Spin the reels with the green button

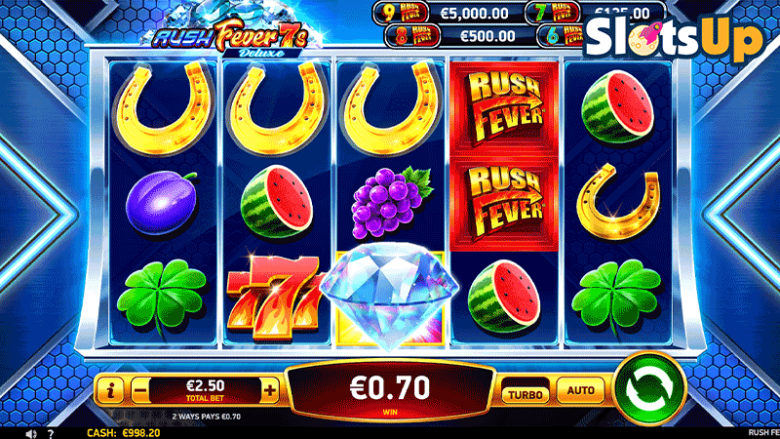click(649, 388)
